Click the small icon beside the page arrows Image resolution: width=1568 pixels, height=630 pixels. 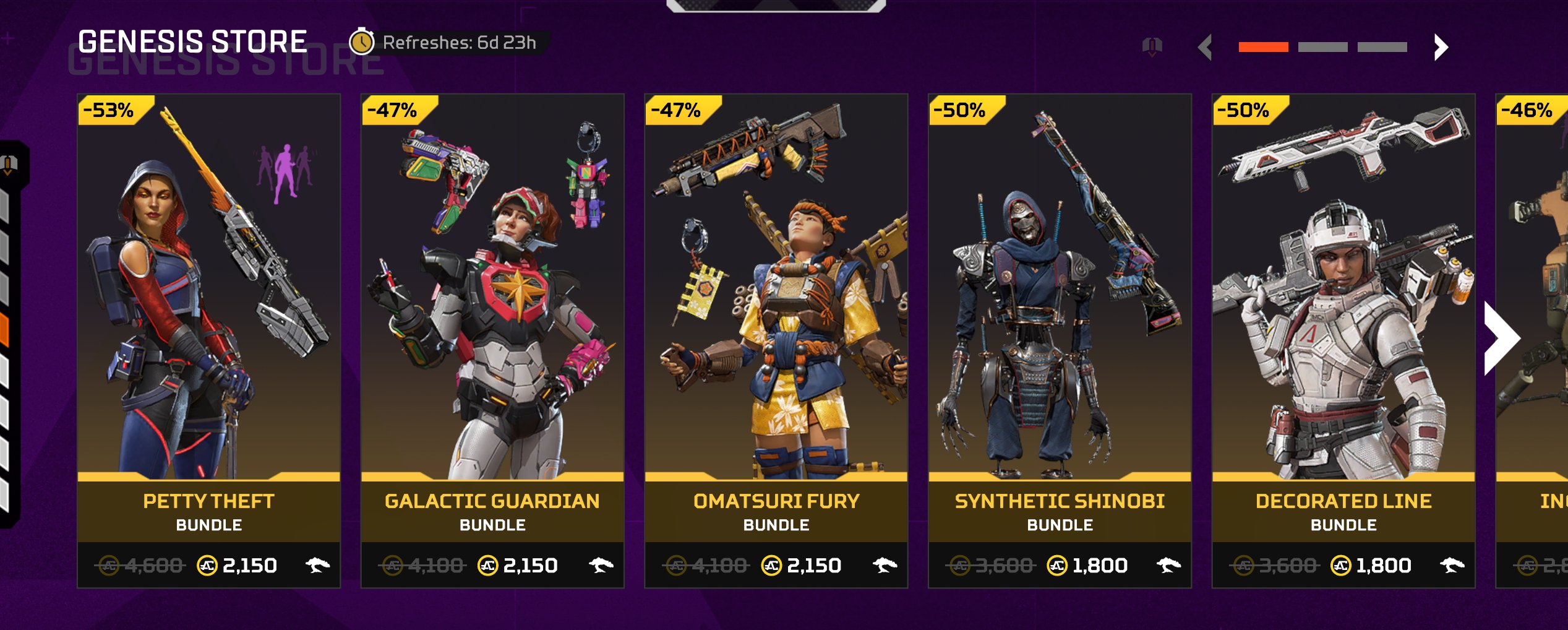[1152, 46]
